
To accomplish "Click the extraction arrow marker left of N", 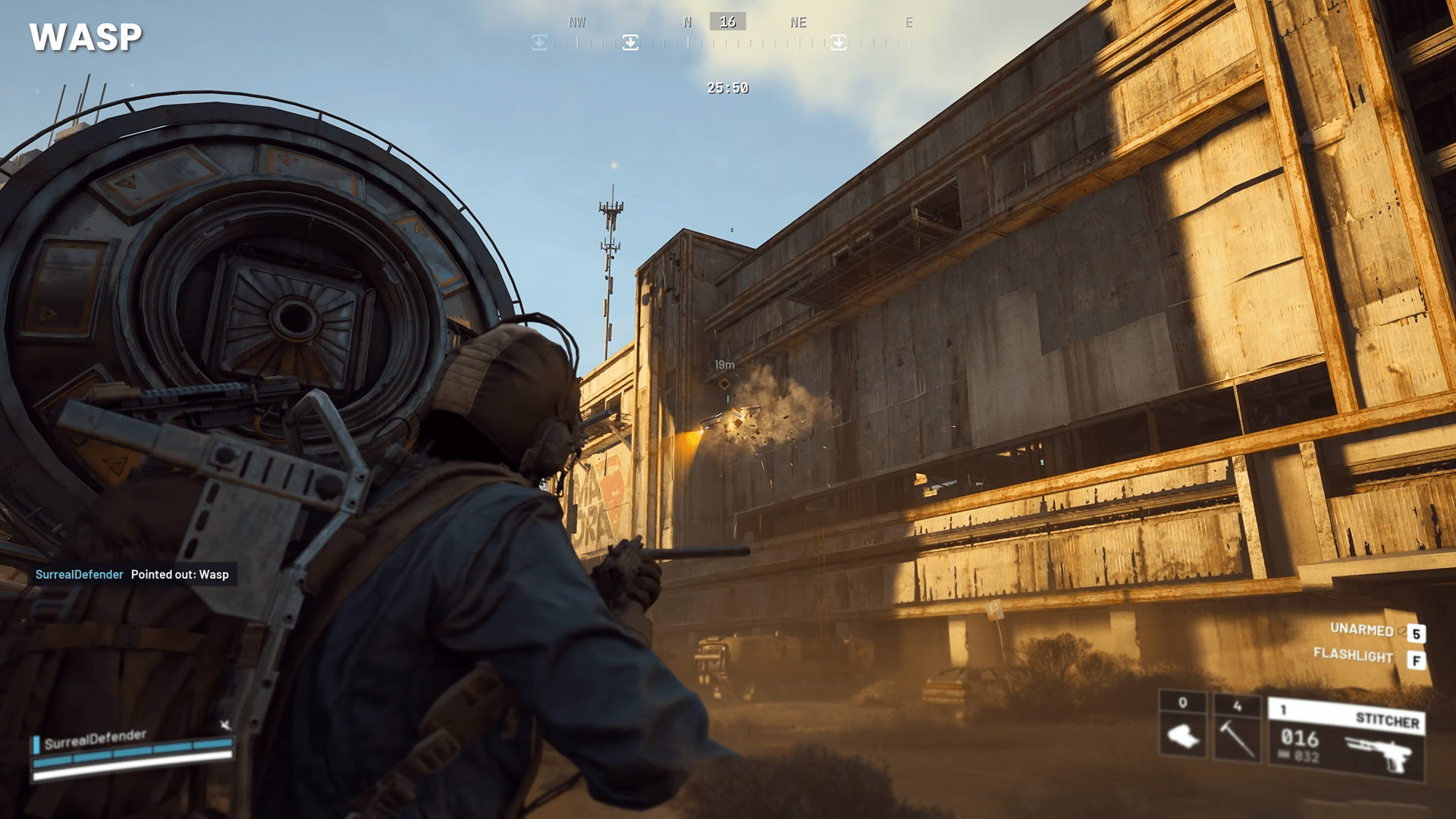I will point(631,42).
